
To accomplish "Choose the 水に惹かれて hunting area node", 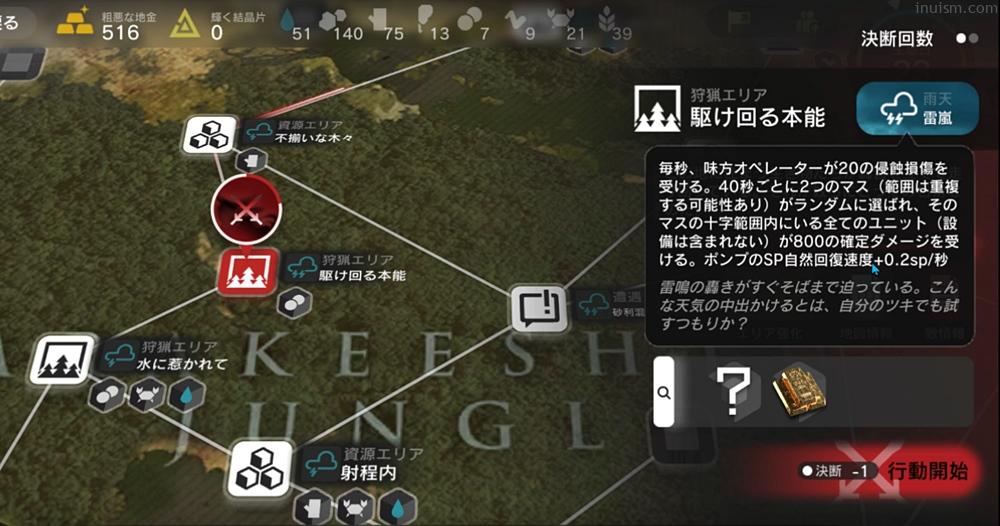I will pyautogui.click(x=65, y=360).
